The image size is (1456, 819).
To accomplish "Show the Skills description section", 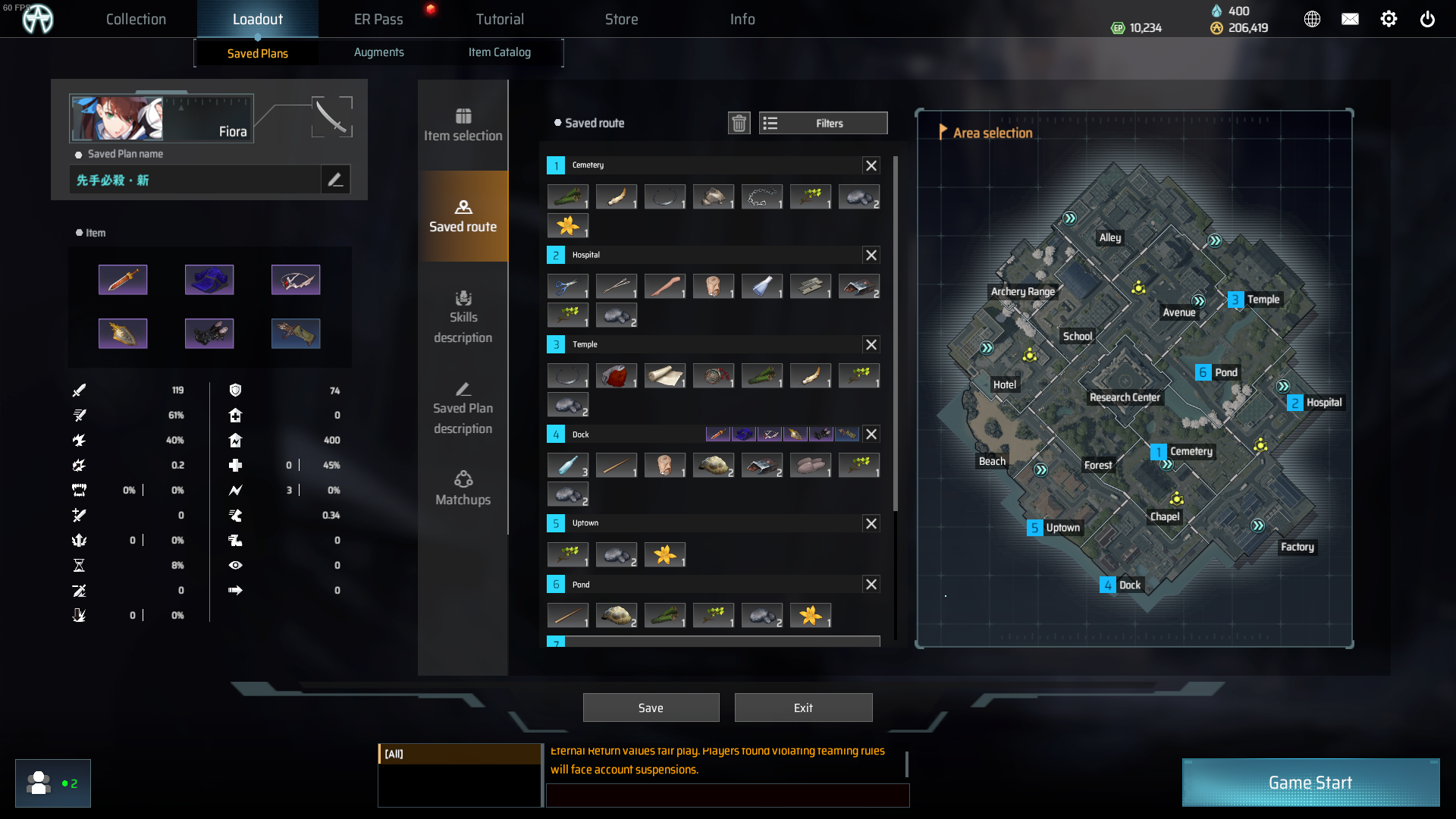I will pyautogui.click(x=463, y=317).
